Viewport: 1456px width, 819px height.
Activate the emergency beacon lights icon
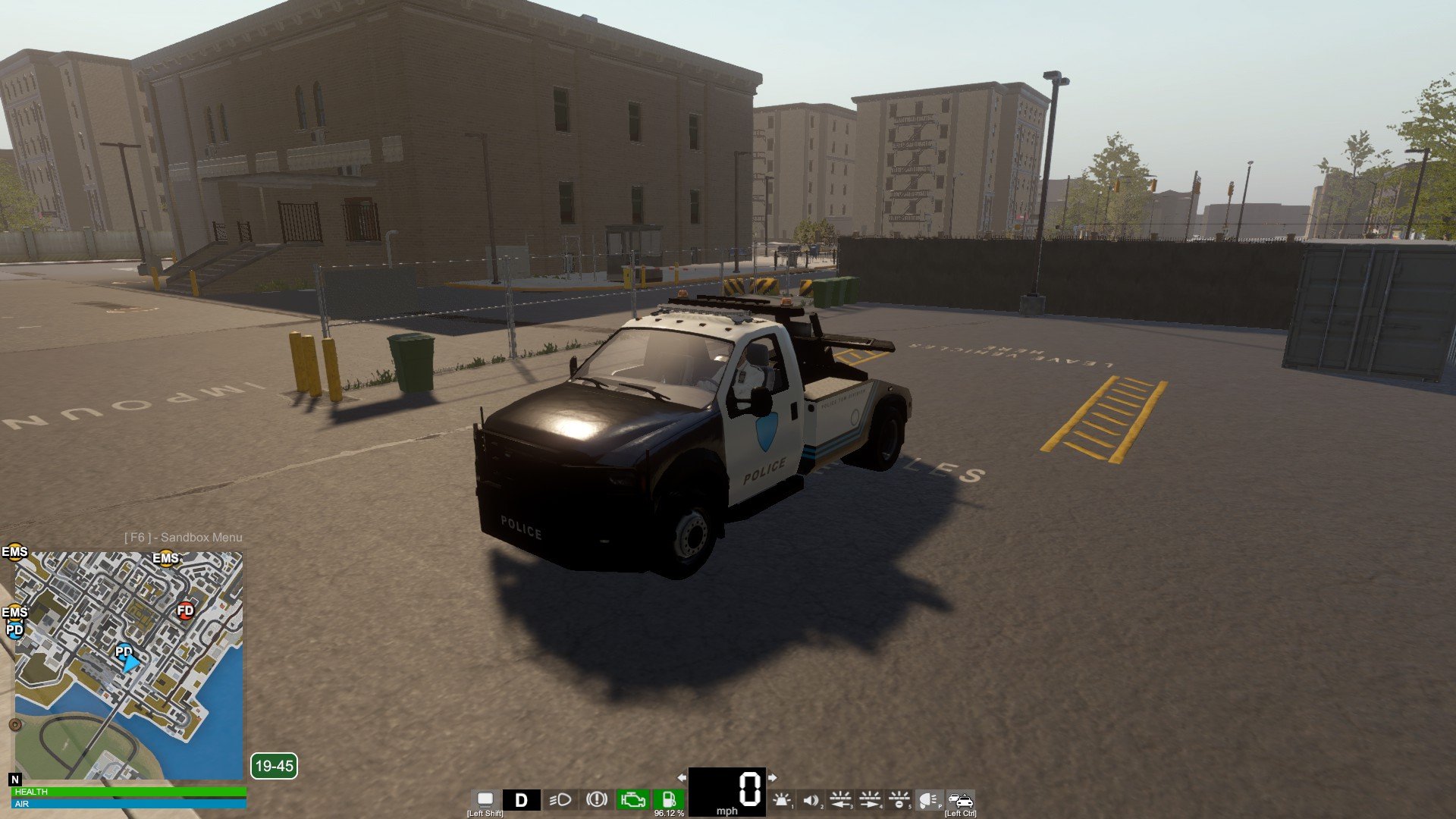tap(782, 799)
